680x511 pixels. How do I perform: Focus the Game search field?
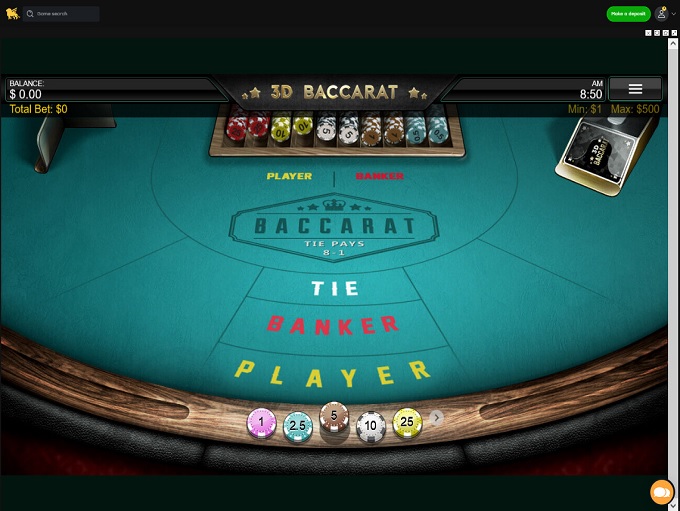(62, 14)
